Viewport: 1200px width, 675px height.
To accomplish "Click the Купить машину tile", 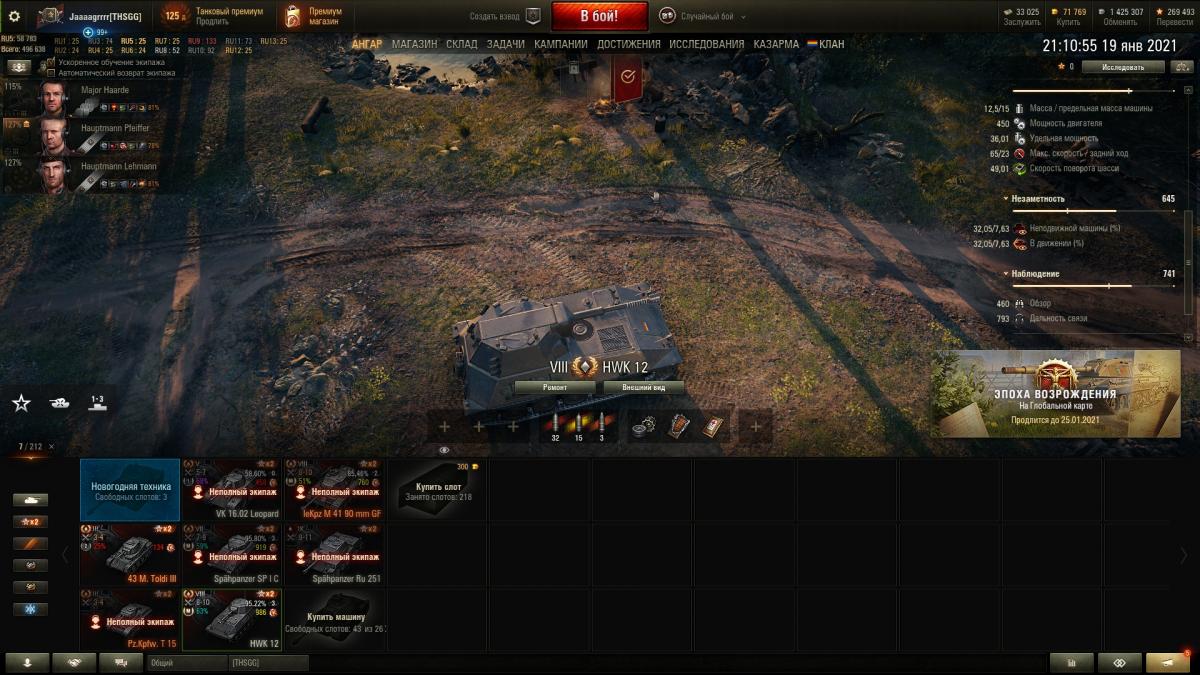I will 334,620.
